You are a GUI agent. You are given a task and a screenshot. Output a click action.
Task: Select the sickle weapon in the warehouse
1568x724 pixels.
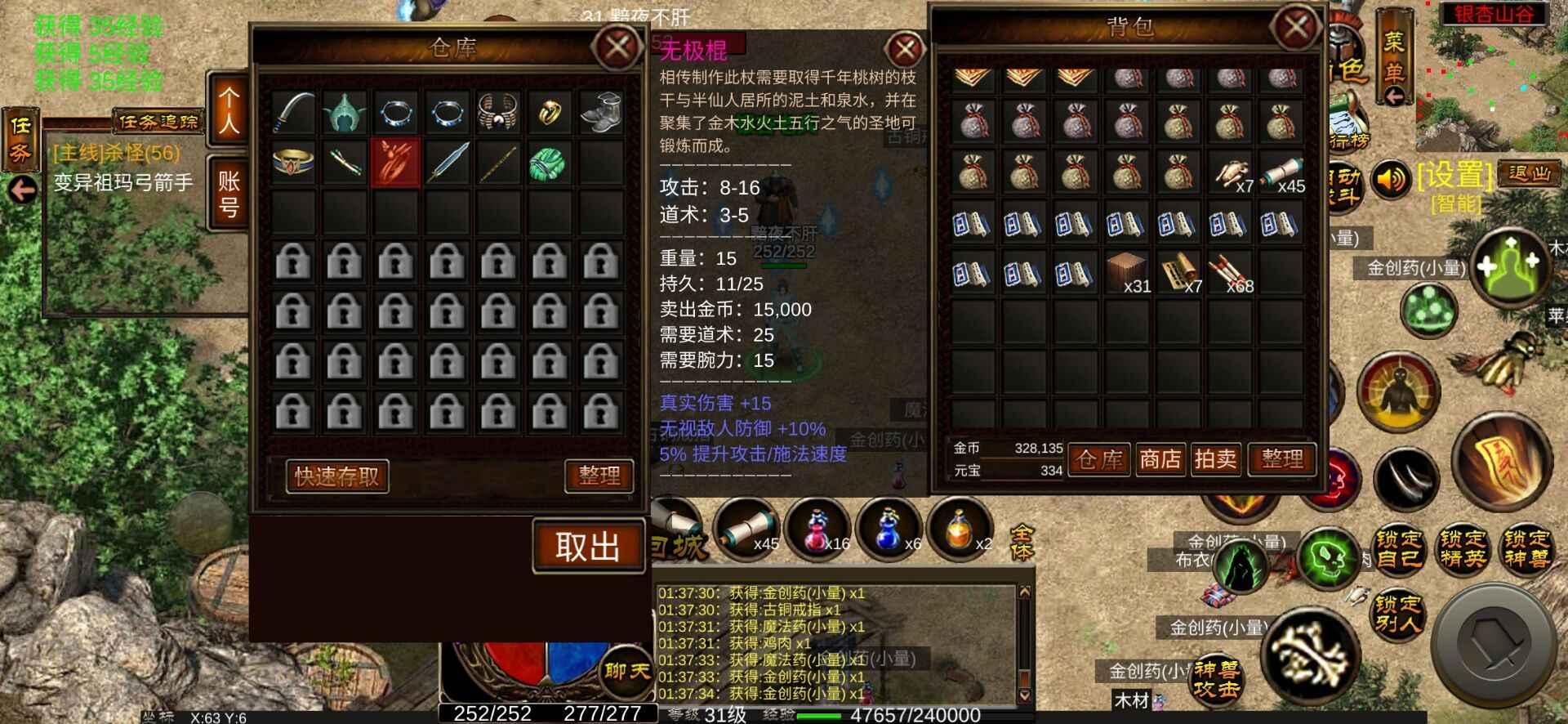click(292, 112)
